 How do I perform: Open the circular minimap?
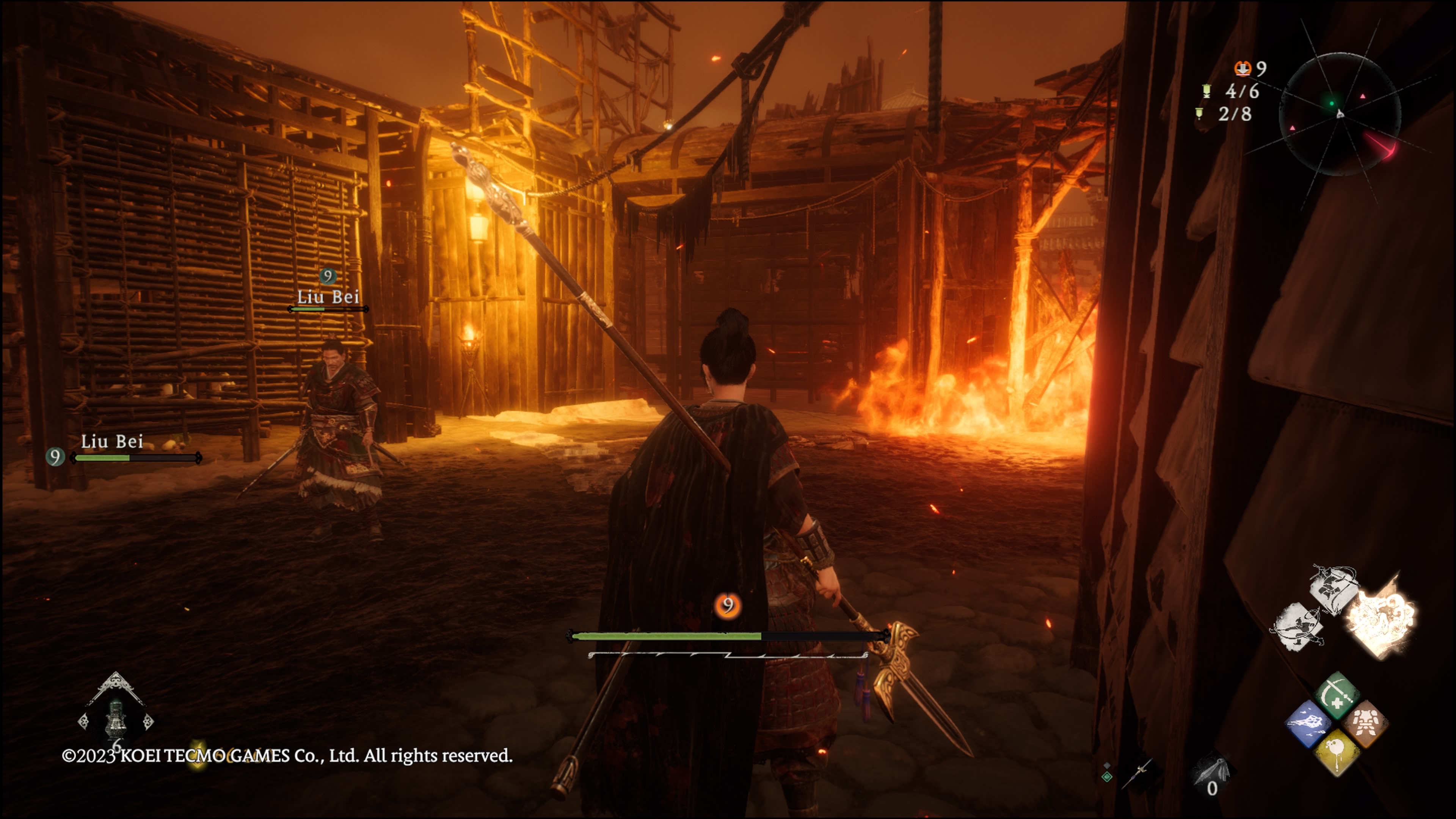tap(1339, 114)
